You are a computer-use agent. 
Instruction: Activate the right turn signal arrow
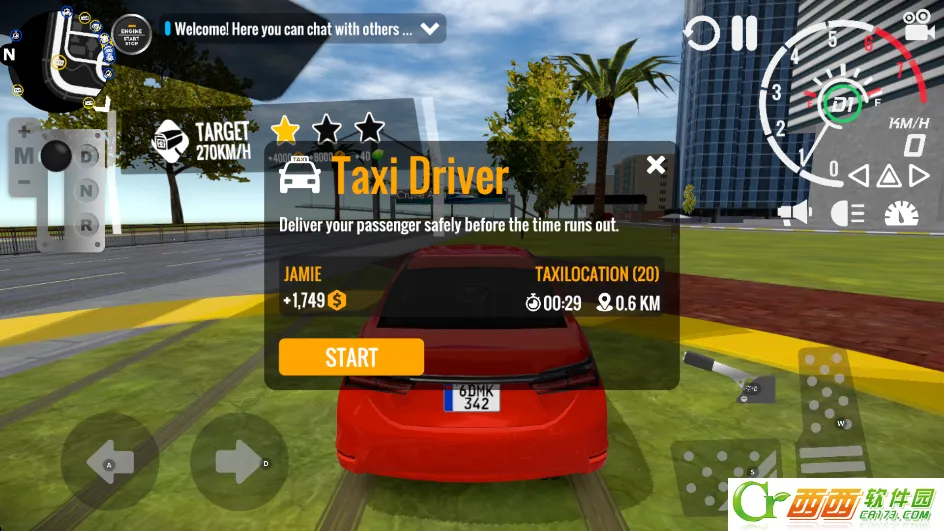(919, 177)
